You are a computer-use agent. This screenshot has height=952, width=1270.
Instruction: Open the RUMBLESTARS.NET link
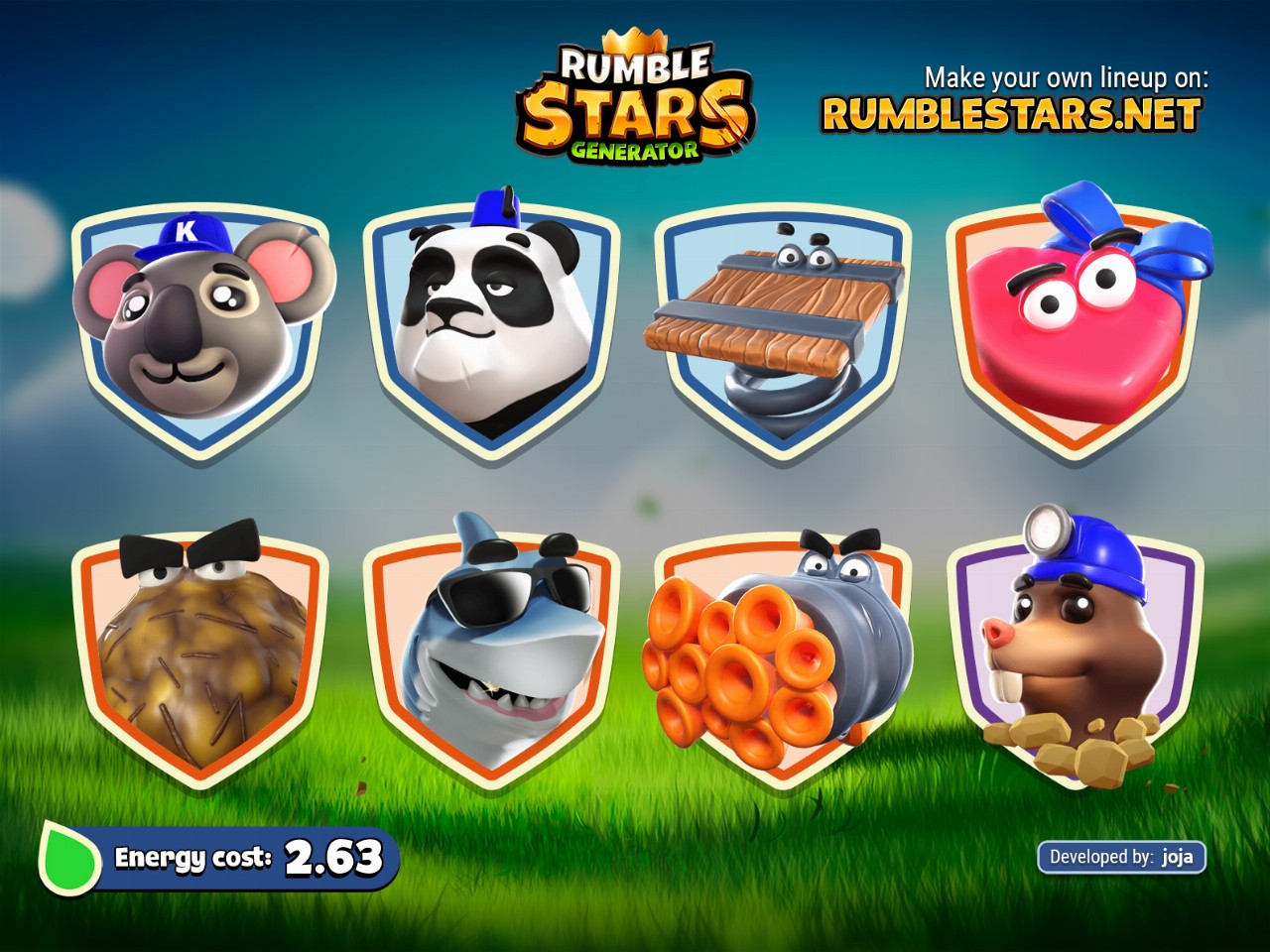tap(1011, 115)
